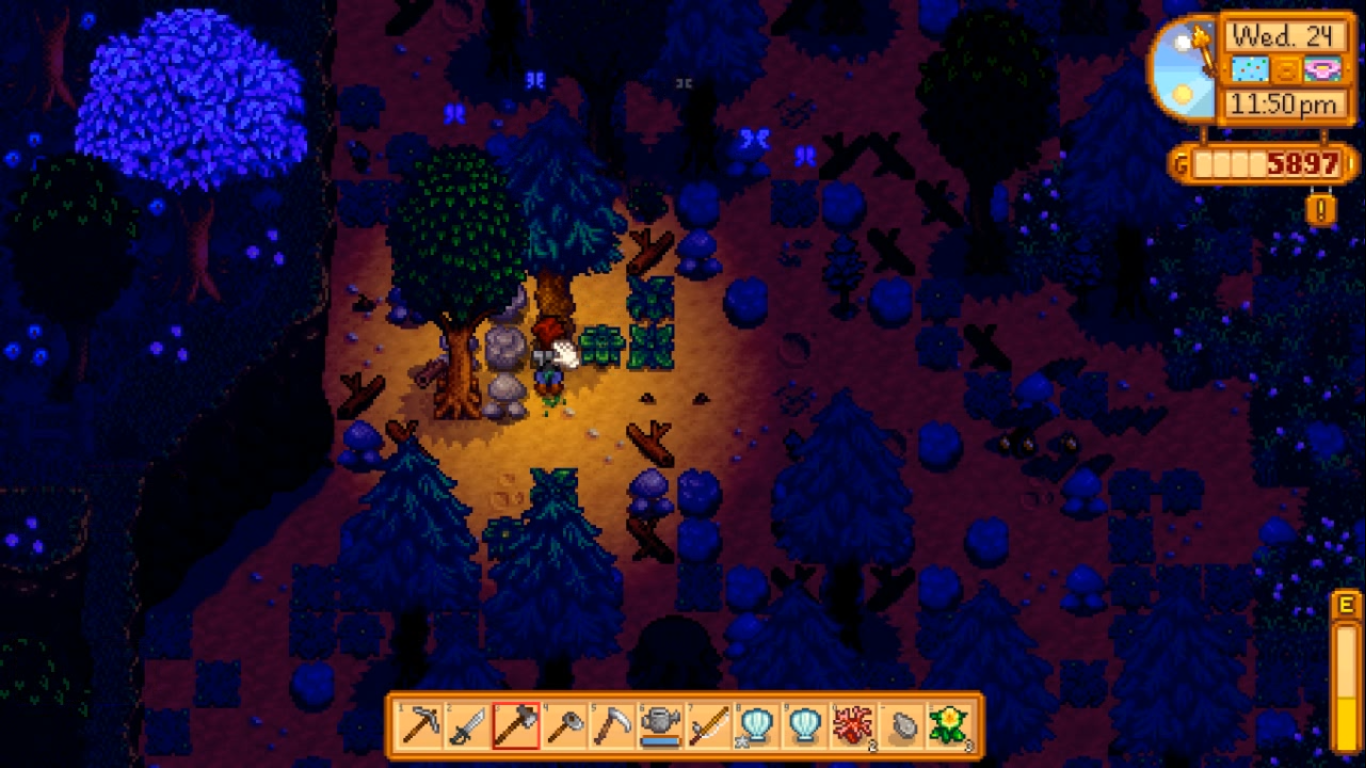Image resolution: width=1366 pixels, height=768 pixels.
Task: Switch to the scythe
Action: click(x=612, y=725)
